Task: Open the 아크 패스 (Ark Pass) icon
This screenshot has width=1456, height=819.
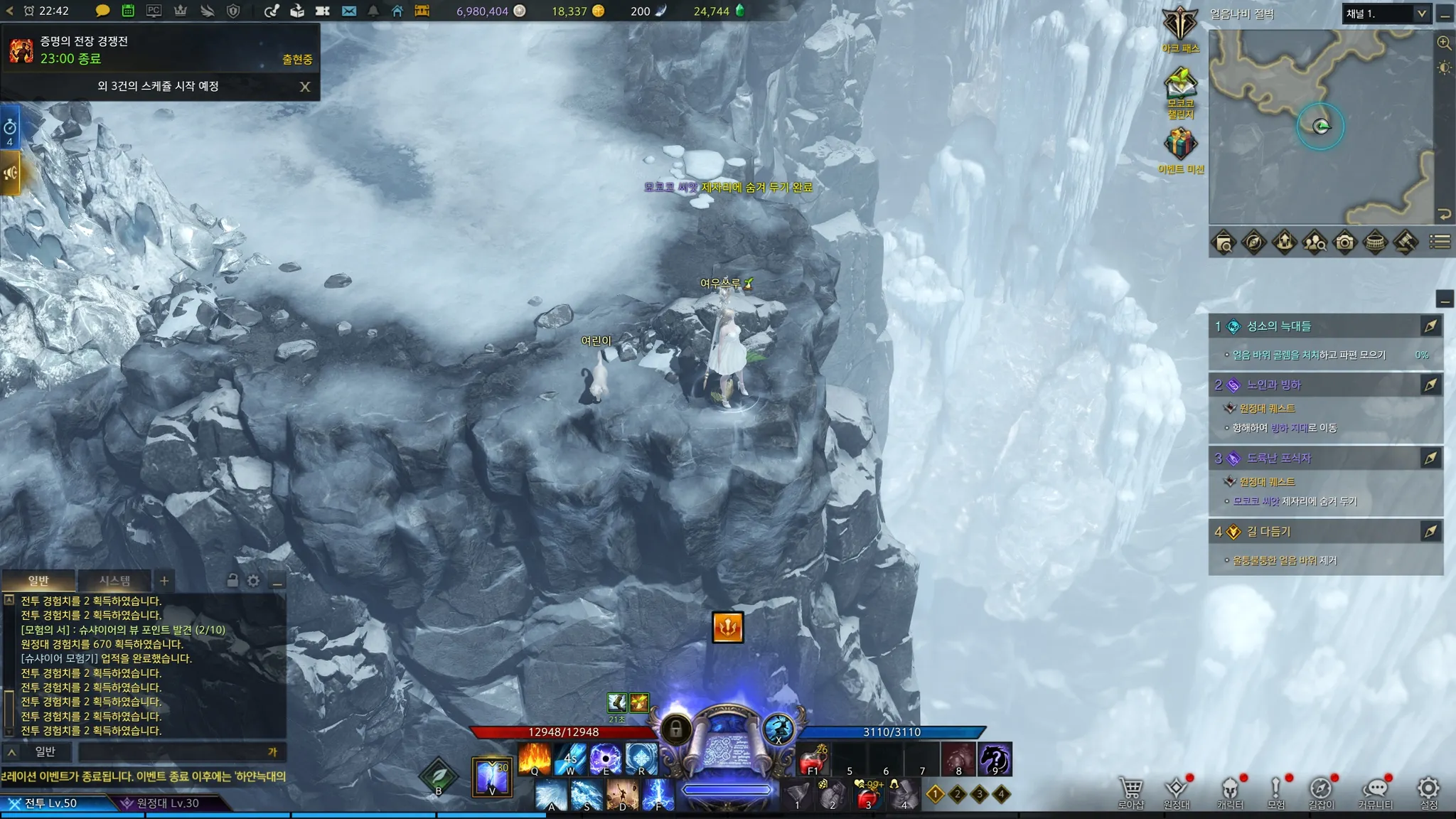Action: pyautogui.click(x=1180, y=27)
